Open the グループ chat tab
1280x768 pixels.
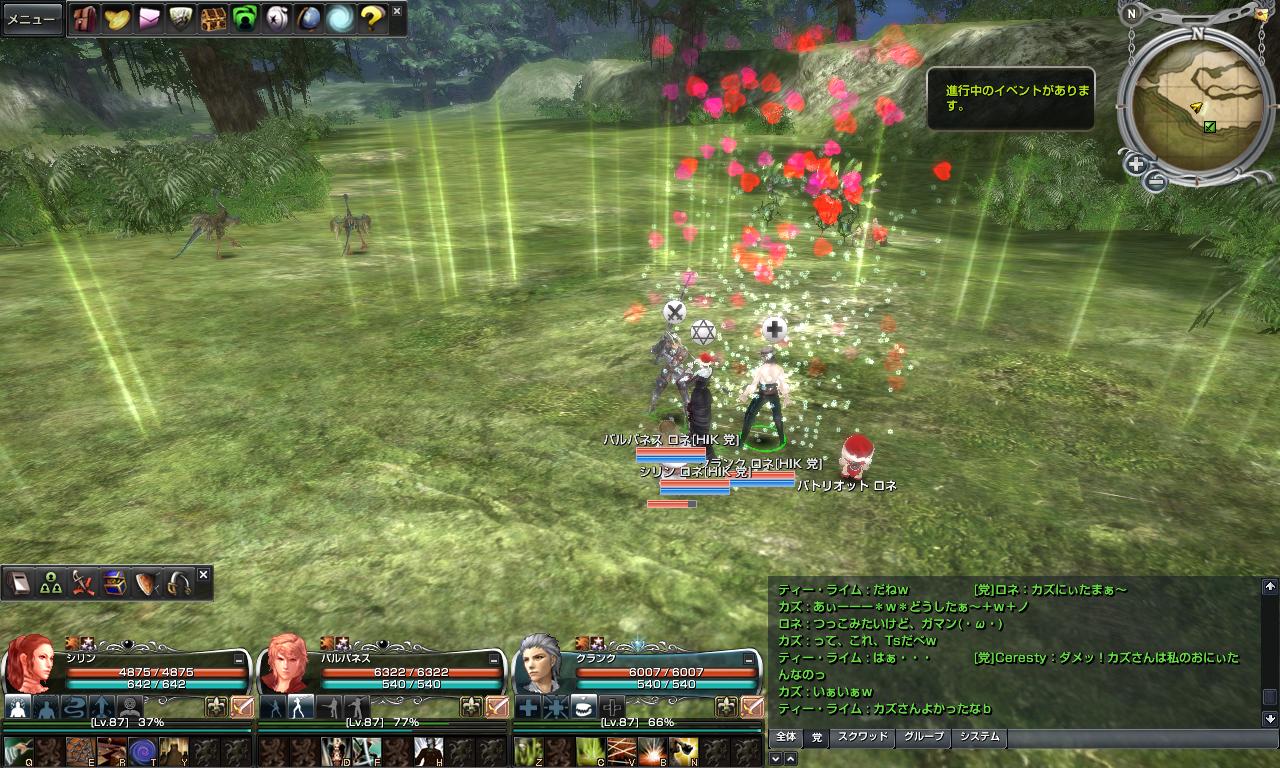(923, 738)
